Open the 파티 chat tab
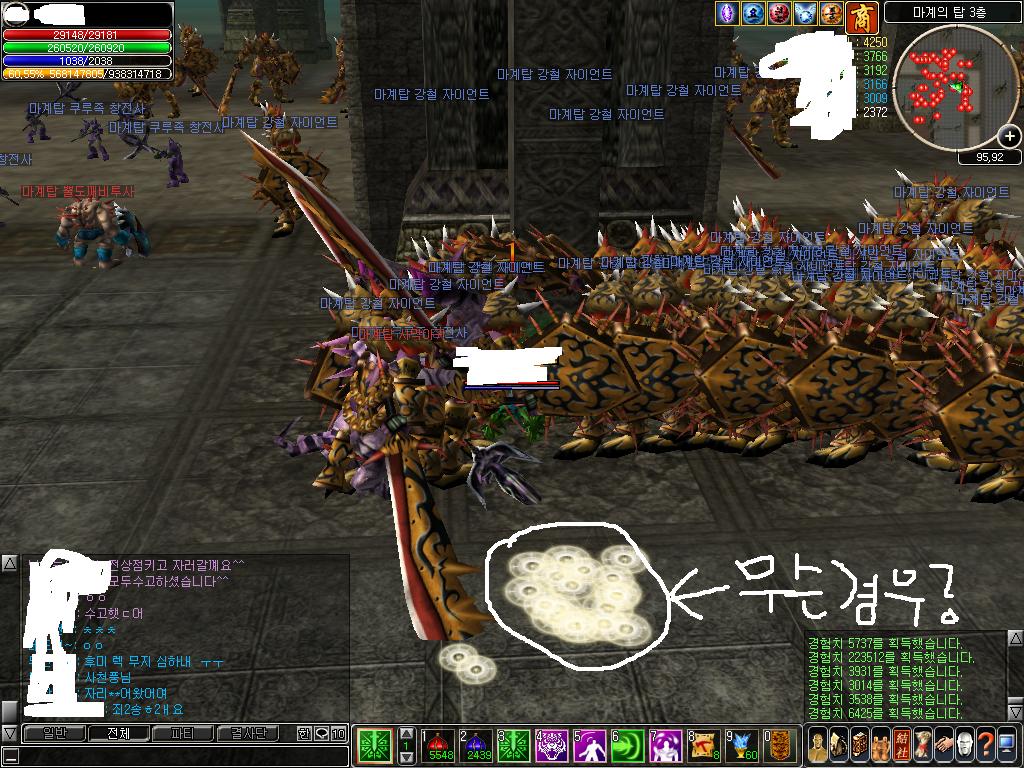The height and width of the screenshot is (768, 1024). coord(183,733)
